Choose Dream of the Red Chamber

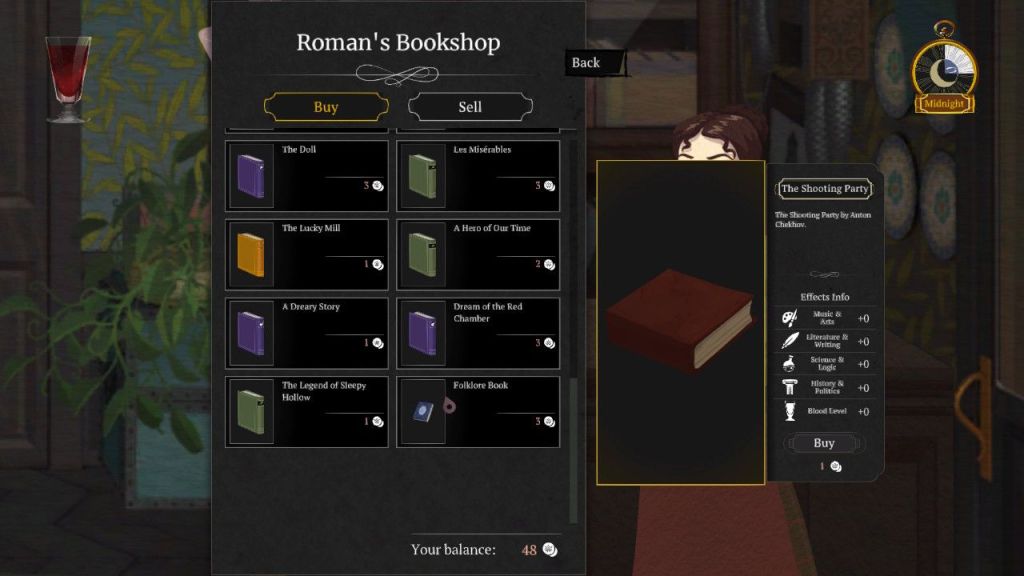[478, 332]
